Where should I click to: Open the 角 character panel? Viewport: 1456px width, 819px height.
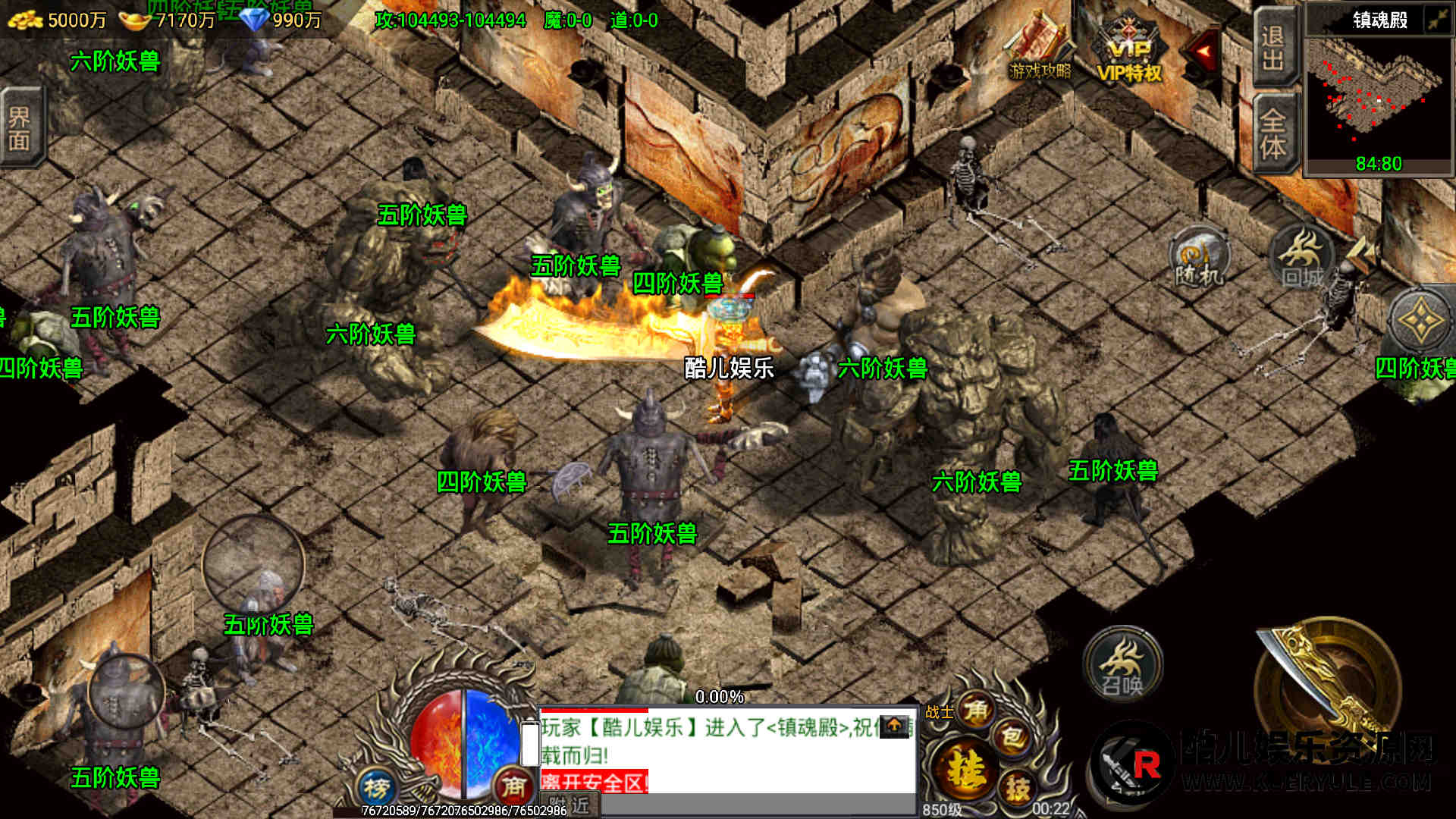coord(976,711)
